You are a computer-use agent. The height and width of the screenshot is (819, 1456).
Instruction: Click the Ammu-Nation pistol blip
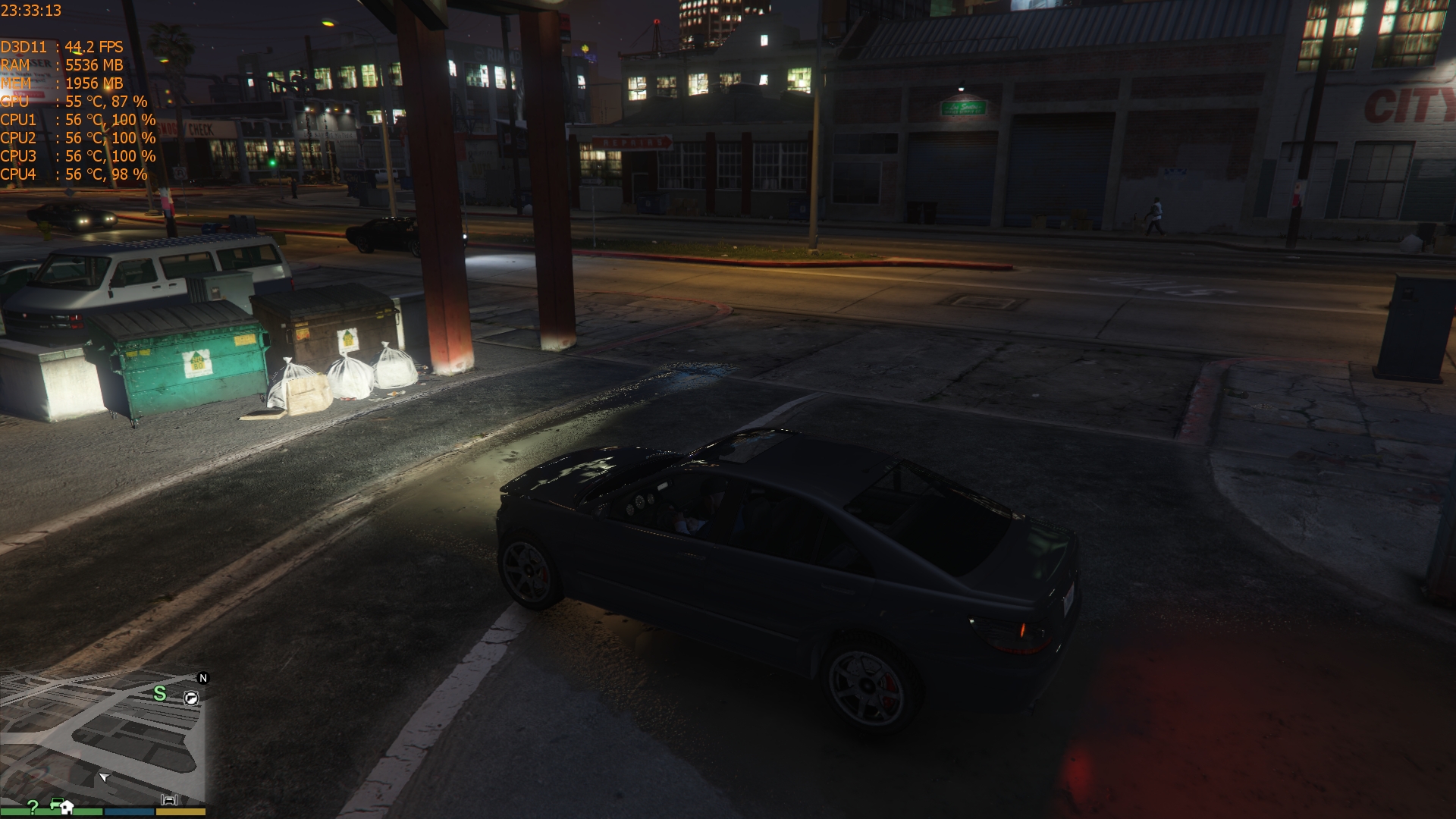pyautogui.click(x=191, y=698)
